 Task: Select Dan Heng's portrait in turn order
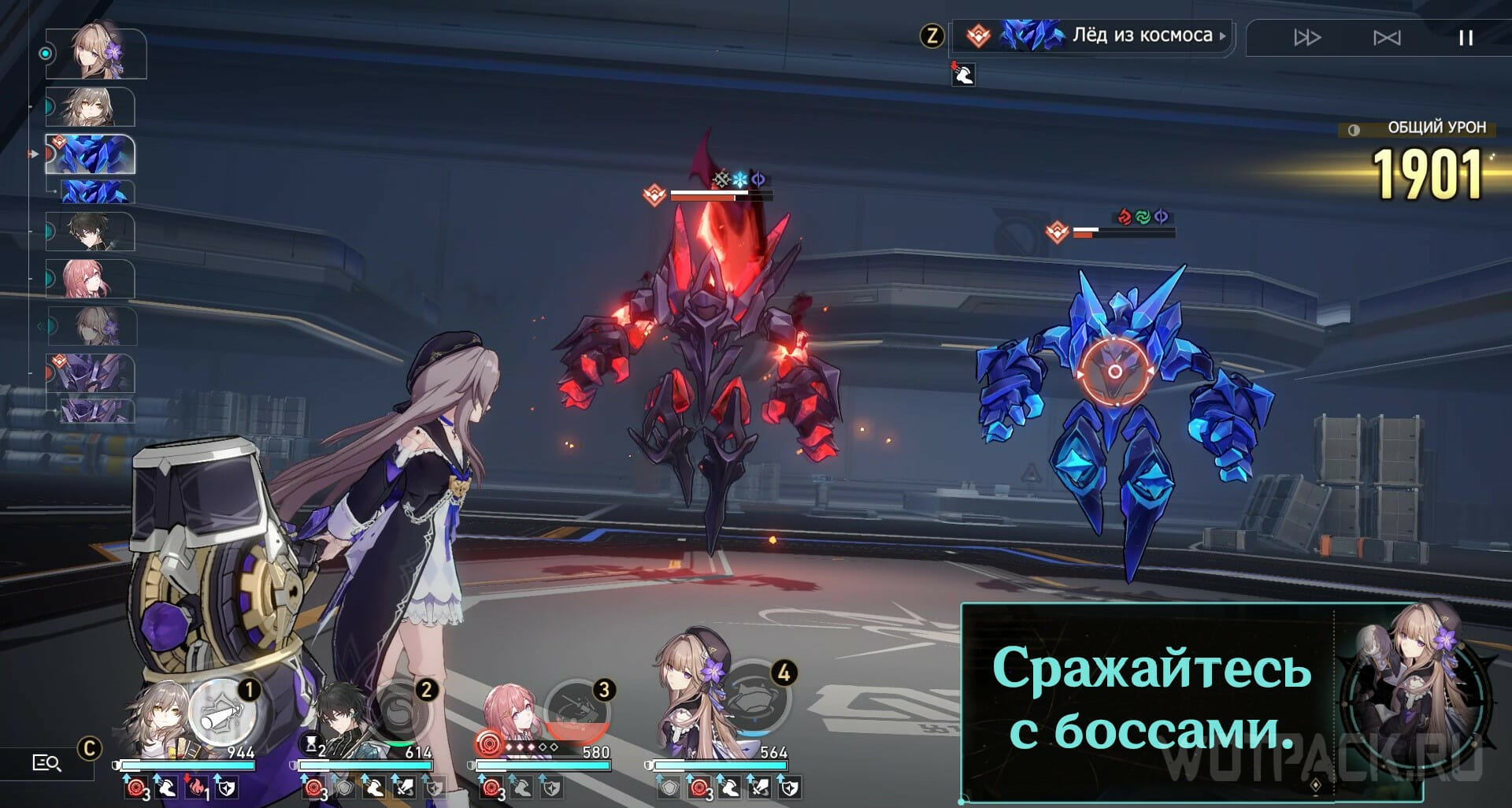[x=91, y=232]
